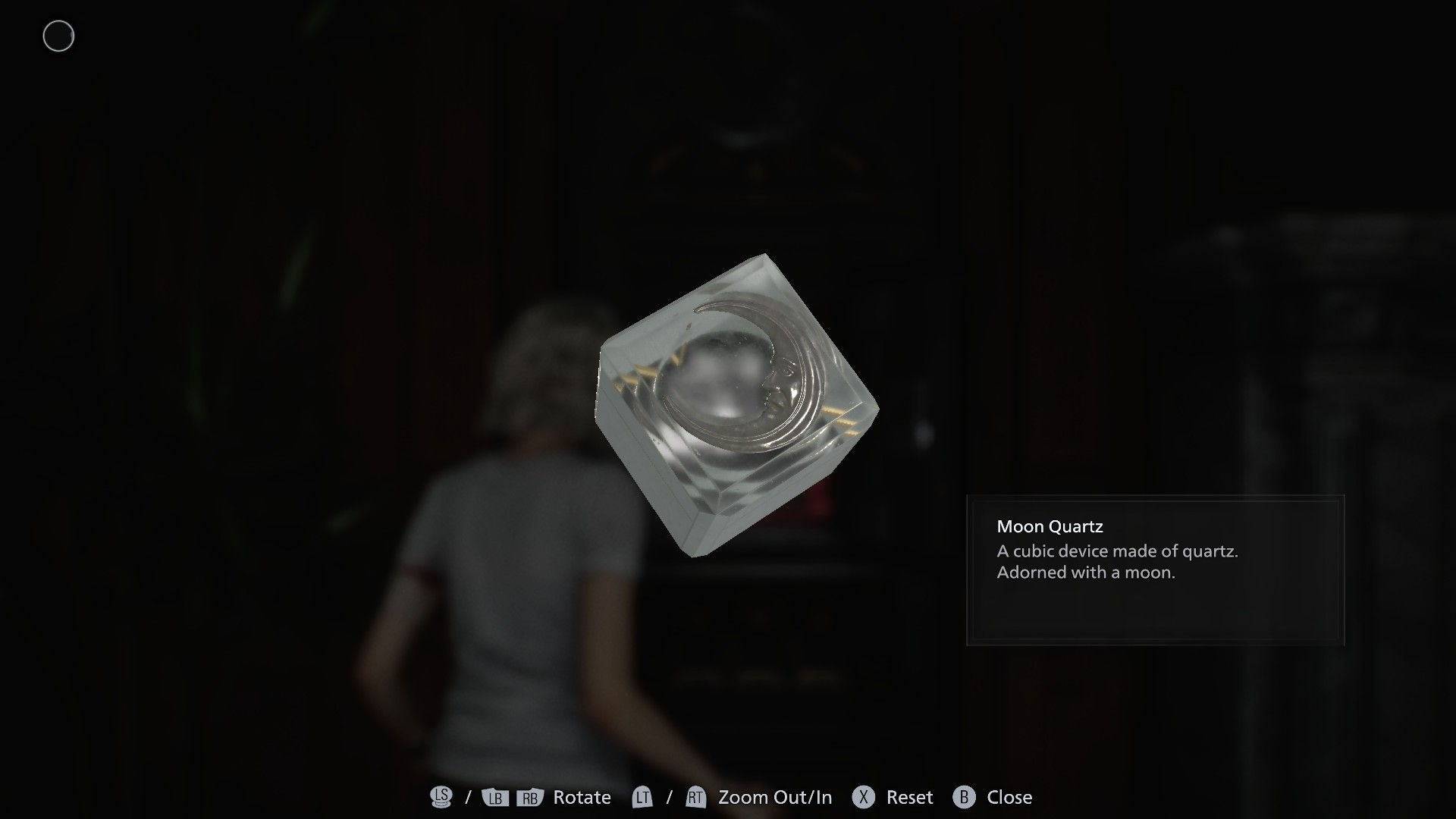
Task: Click the LT trigger icon for zooming out
Action: (642, 797)
